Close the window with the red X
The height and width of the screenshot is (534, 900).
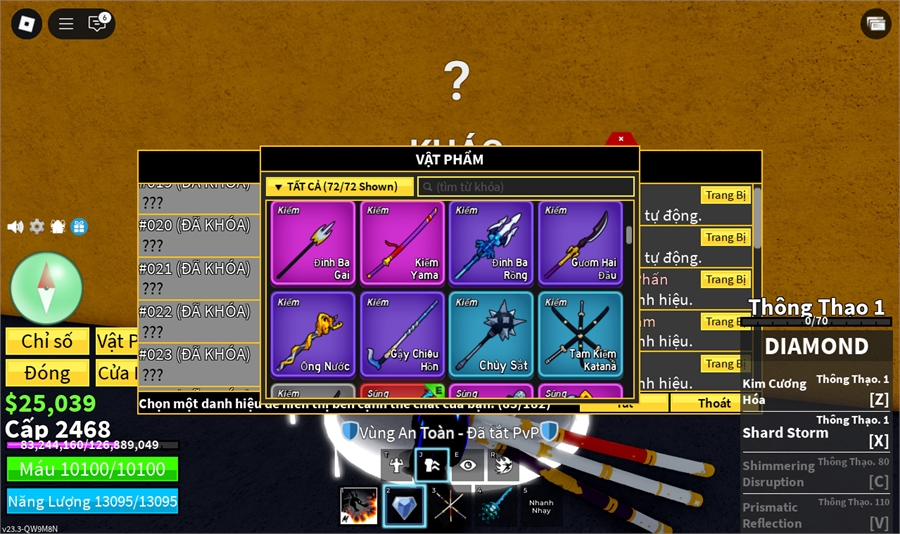pyautogui.click(x=621, y=139)
